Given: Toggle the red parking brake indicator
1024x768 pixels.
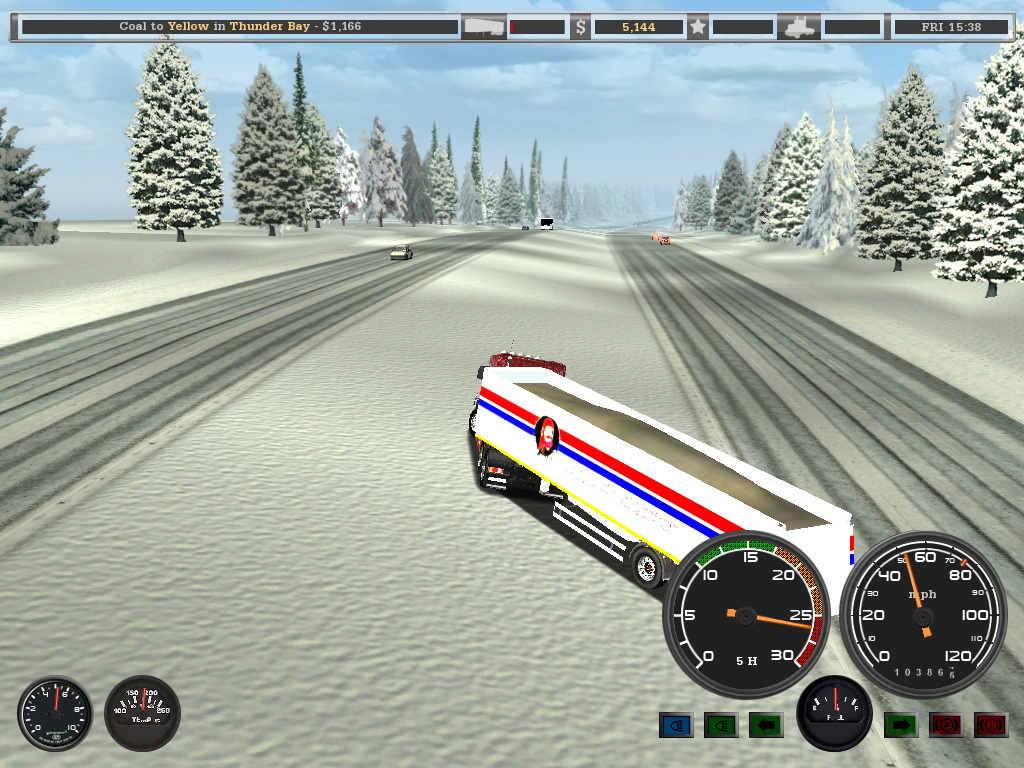Looking at the screenshot, I should coord(946,724).
